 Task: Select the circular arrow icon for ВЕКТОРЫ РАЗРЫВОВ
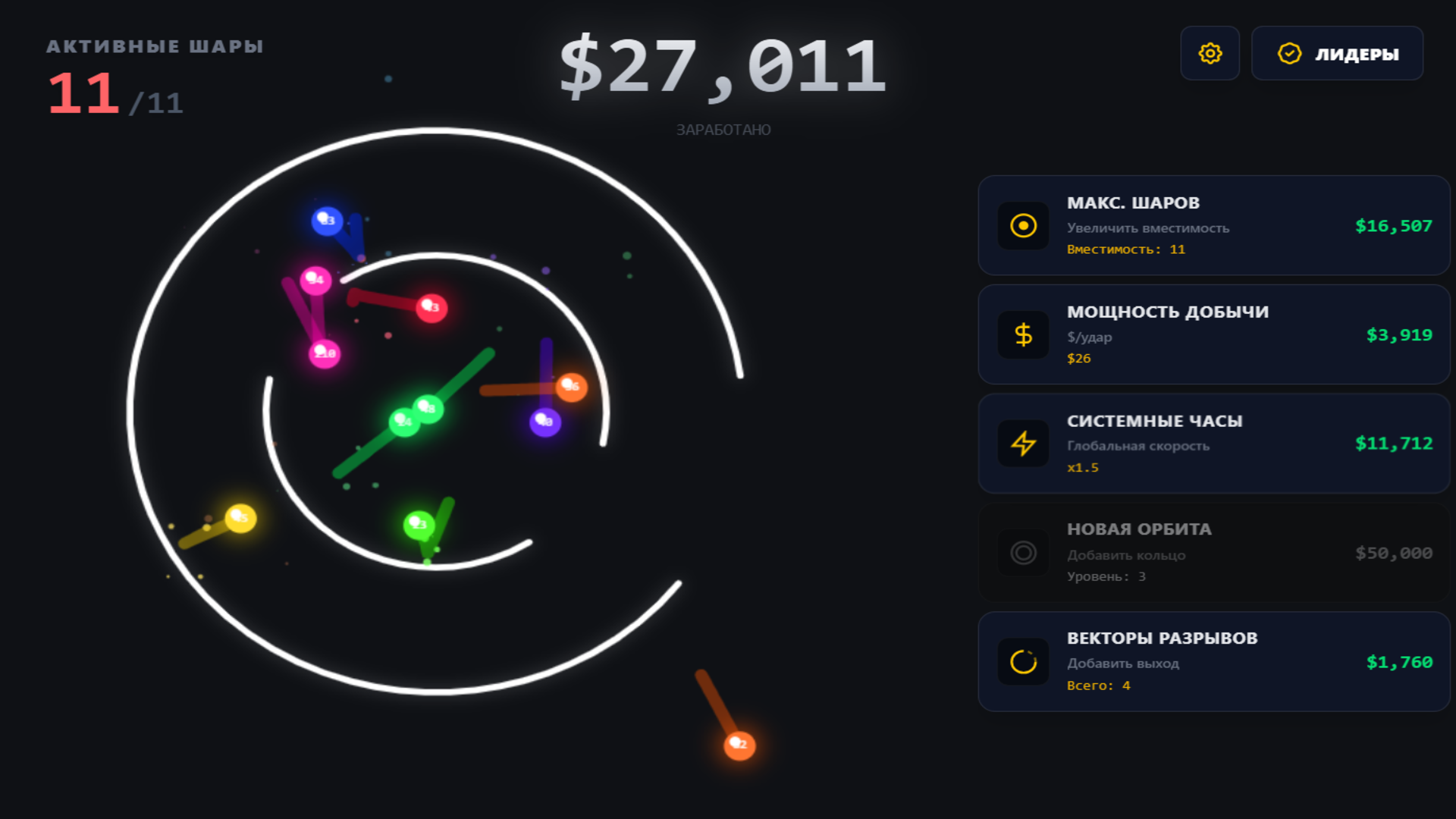[x=1023, y=661]
